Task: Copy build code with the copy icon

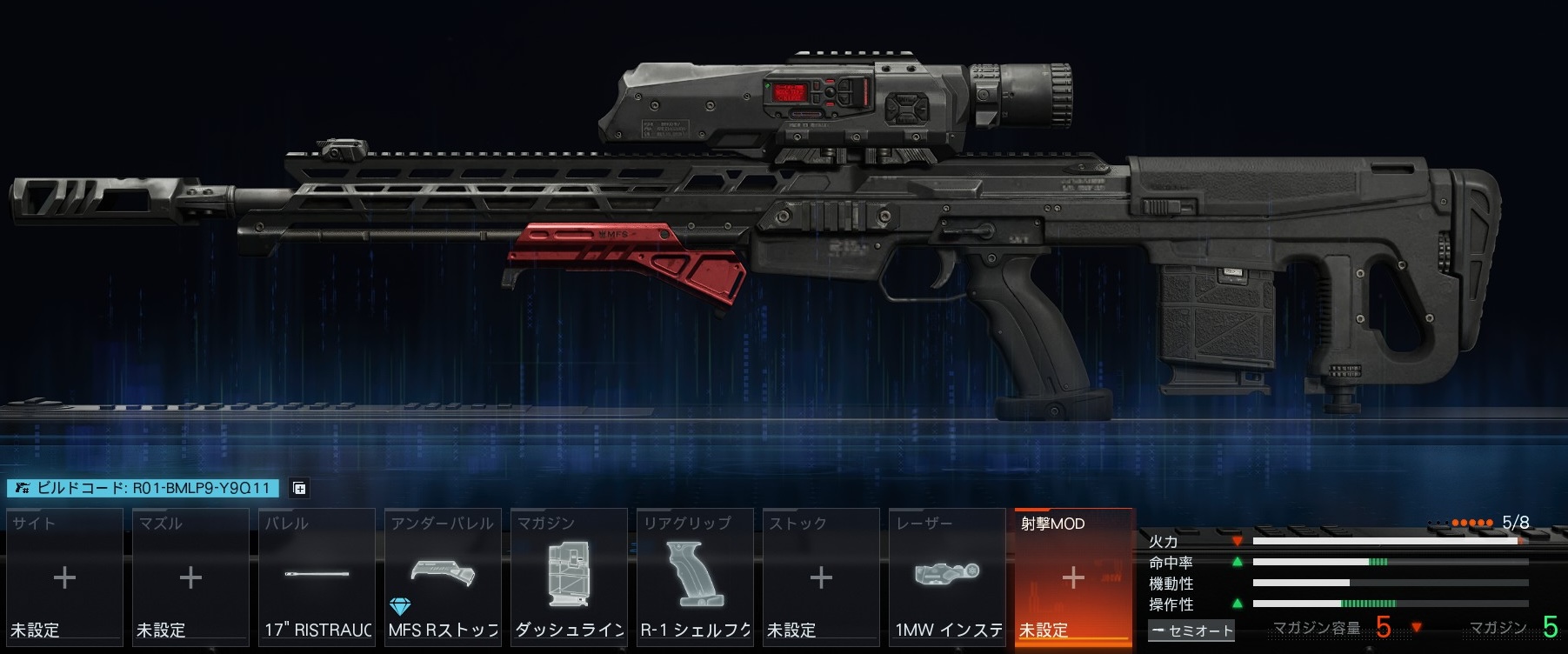Action: tap(299, 489)
